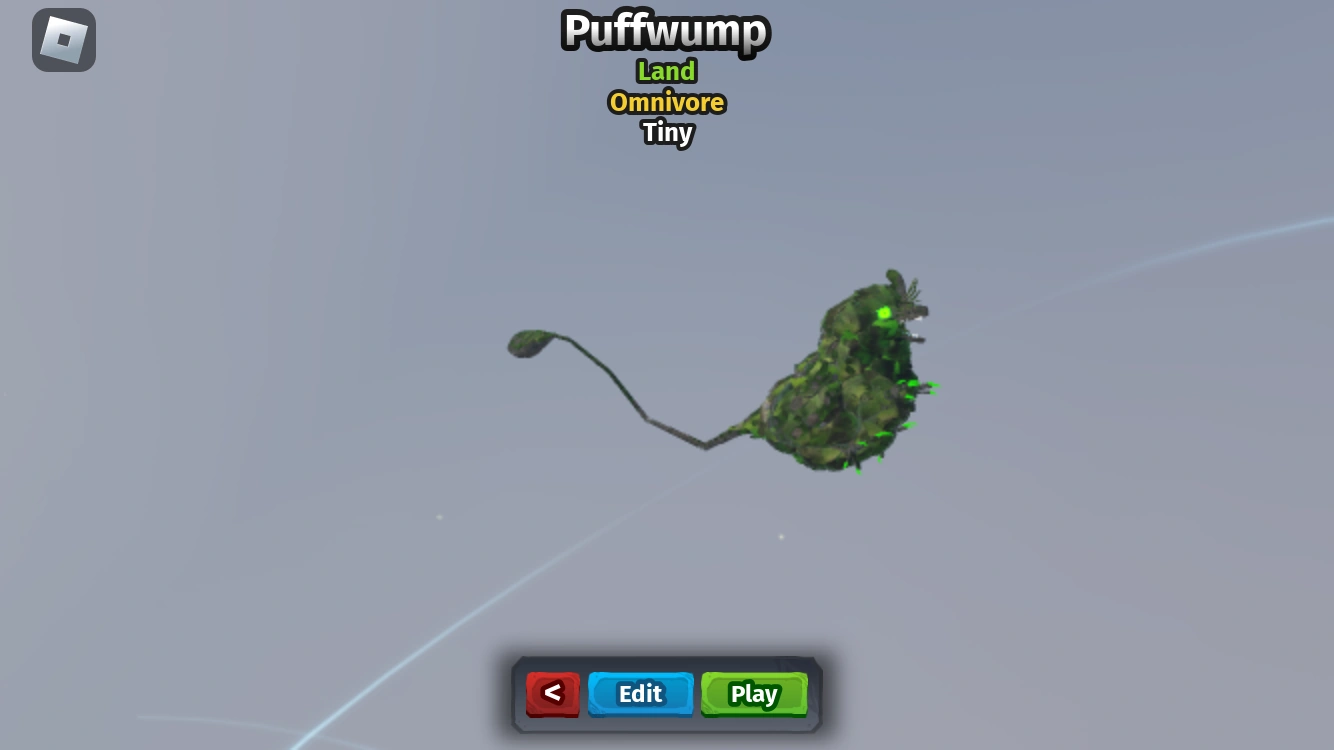Click the blue Edit icon on the toolbar
The width and height of the screenshot is (1334, 750).
640,693
